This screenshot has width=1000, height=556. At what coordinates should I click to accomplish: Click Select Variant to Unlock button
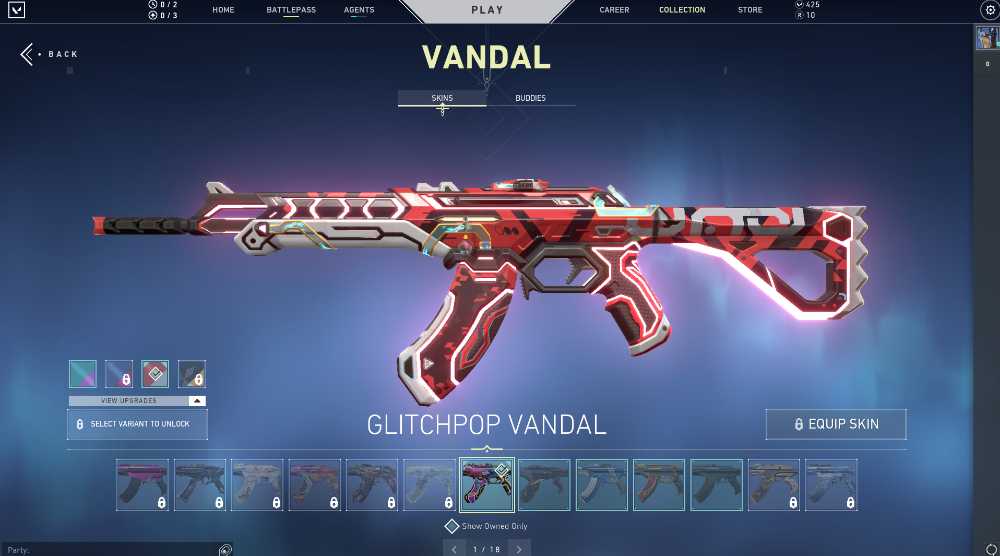coord(137,424)
